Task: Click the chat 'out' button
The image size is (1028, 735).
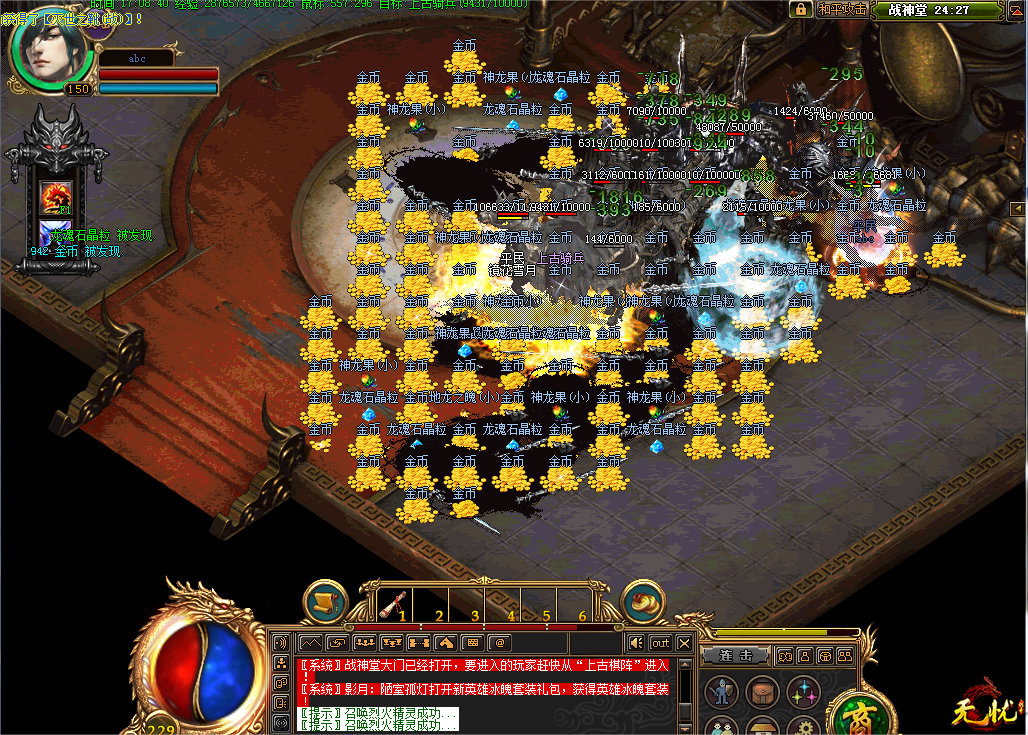Action: click(x=660, y=643)
